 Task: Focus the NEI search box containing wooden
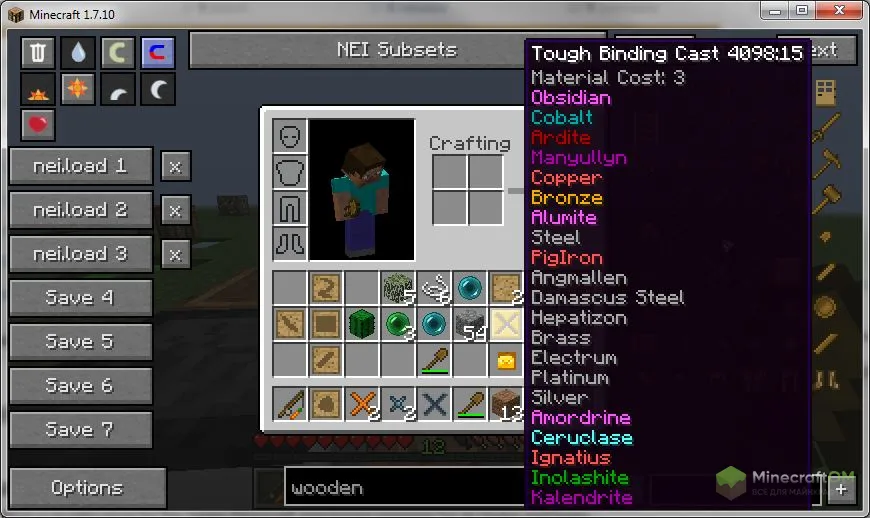point(400,488)
